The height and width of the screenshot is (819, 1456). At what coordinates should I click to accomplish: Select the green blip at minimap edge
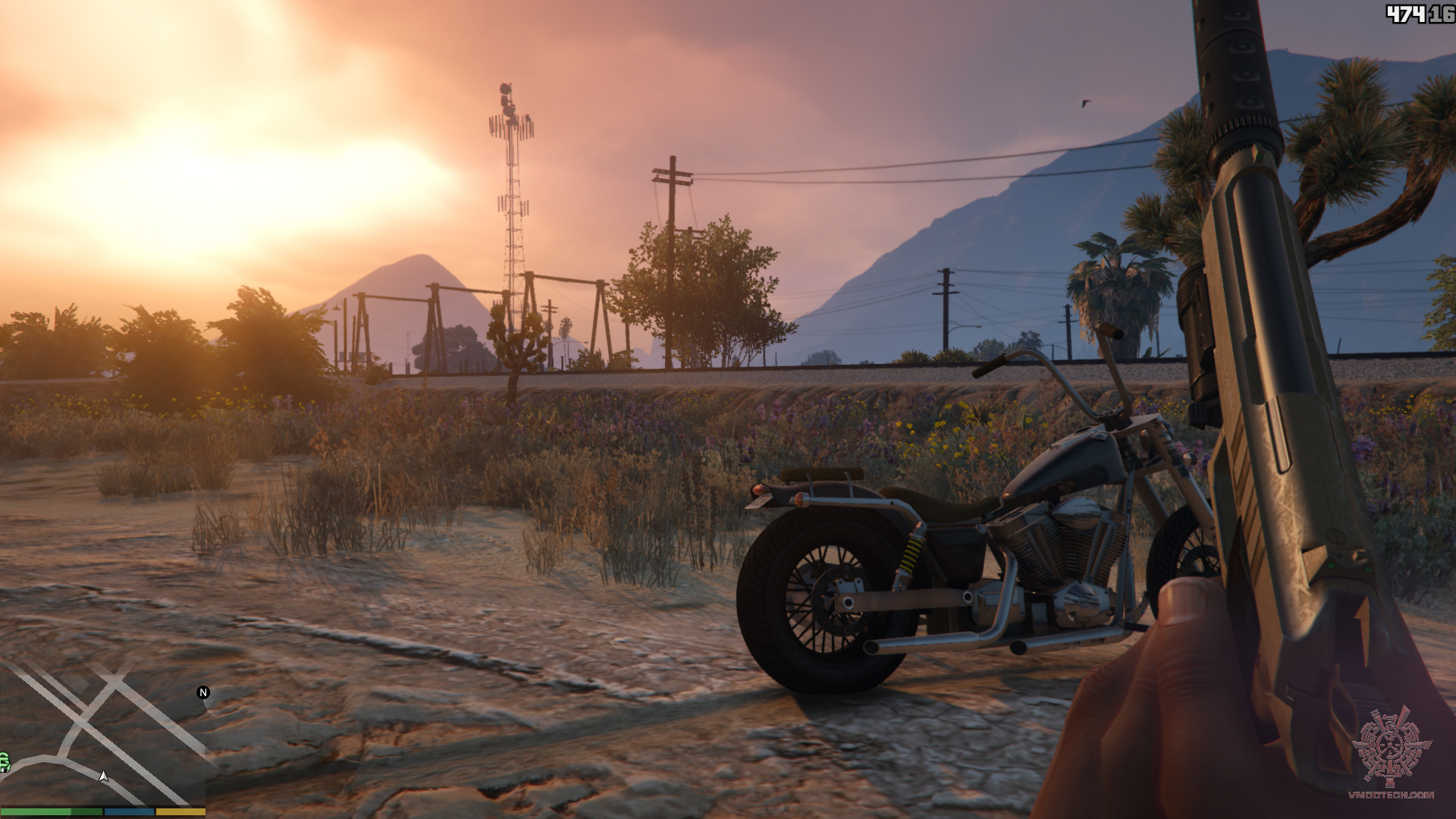4,762
